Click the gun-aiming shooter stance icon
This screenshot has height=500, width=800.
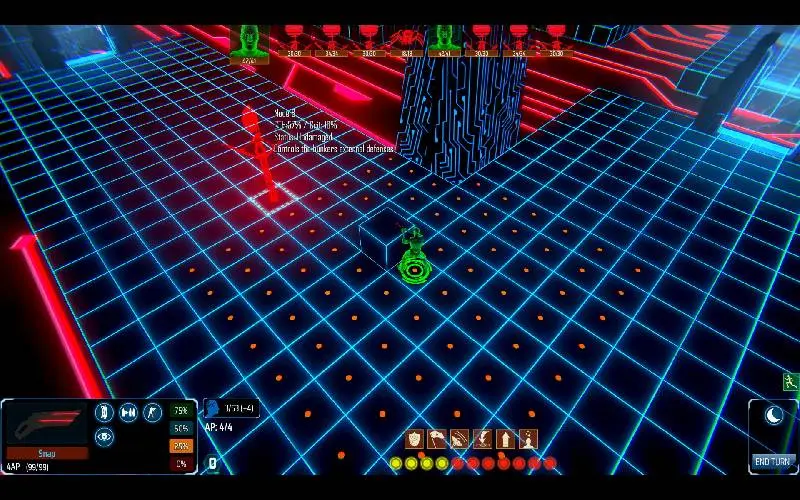pyautogui.click(x=152, y=412)
